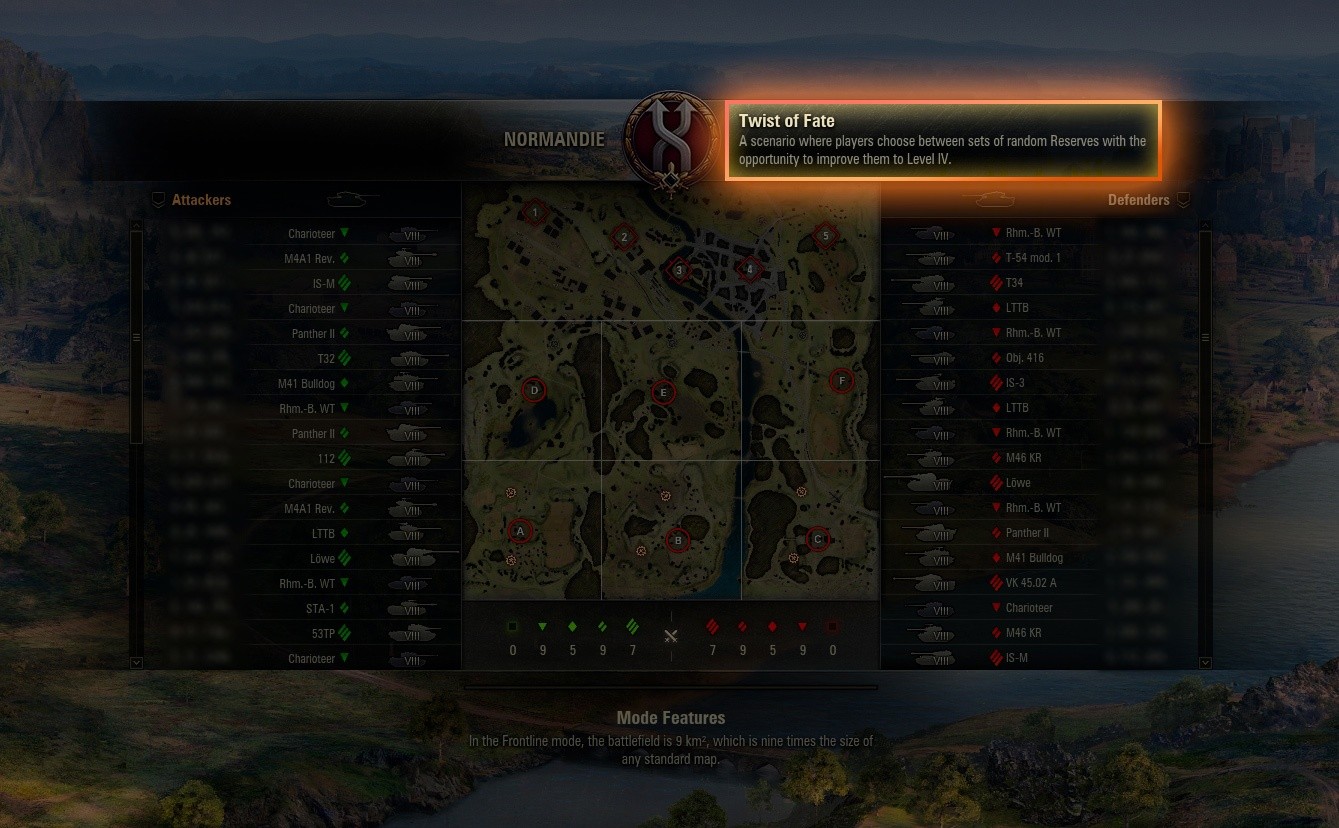Screen dimensions: 1339x828
Task: Click the crossed swords icon in the legend
Action: (670, 635)
